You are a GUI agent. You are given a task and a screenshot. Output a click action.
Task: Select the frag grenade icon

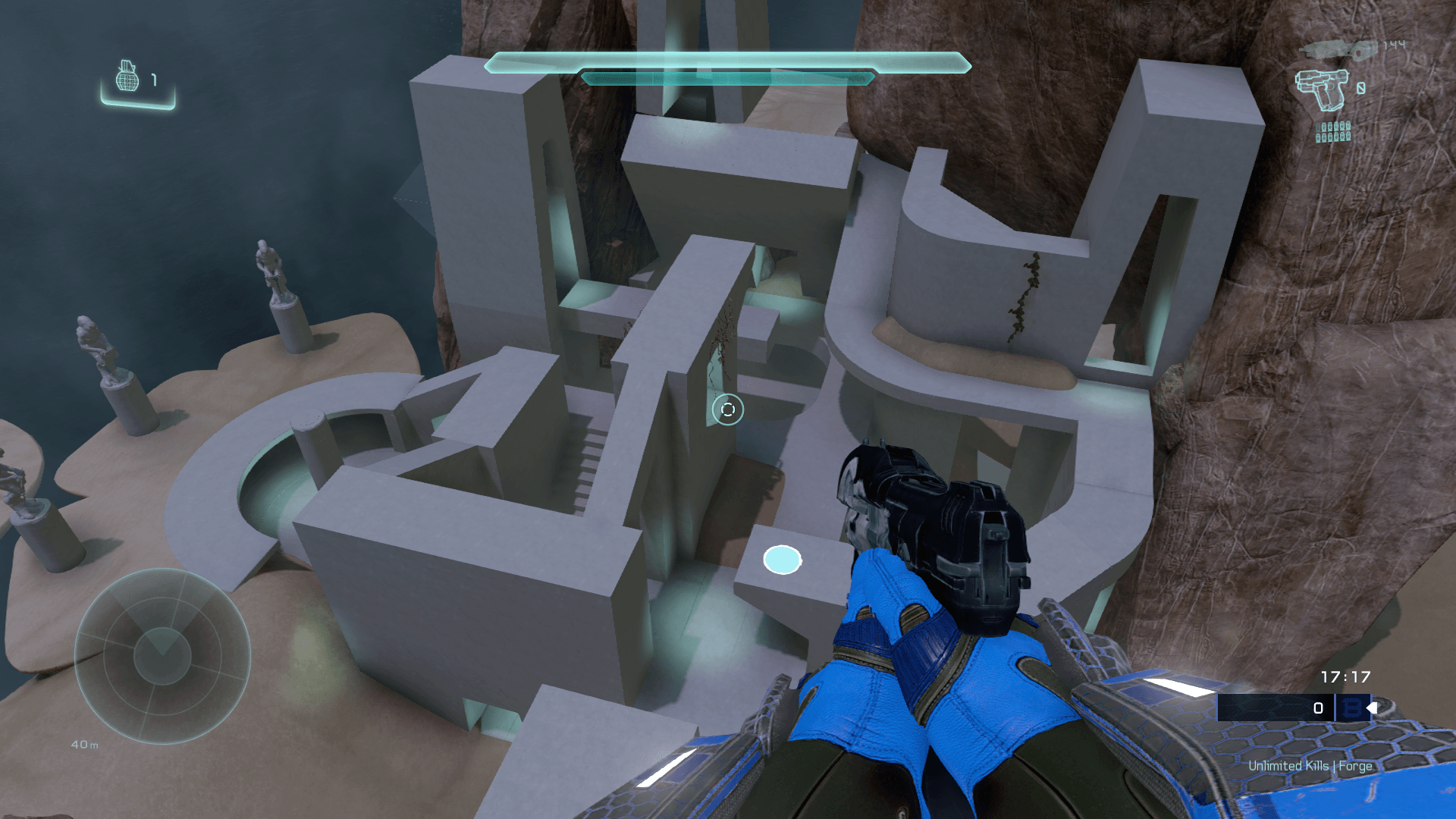coord(127,77)
